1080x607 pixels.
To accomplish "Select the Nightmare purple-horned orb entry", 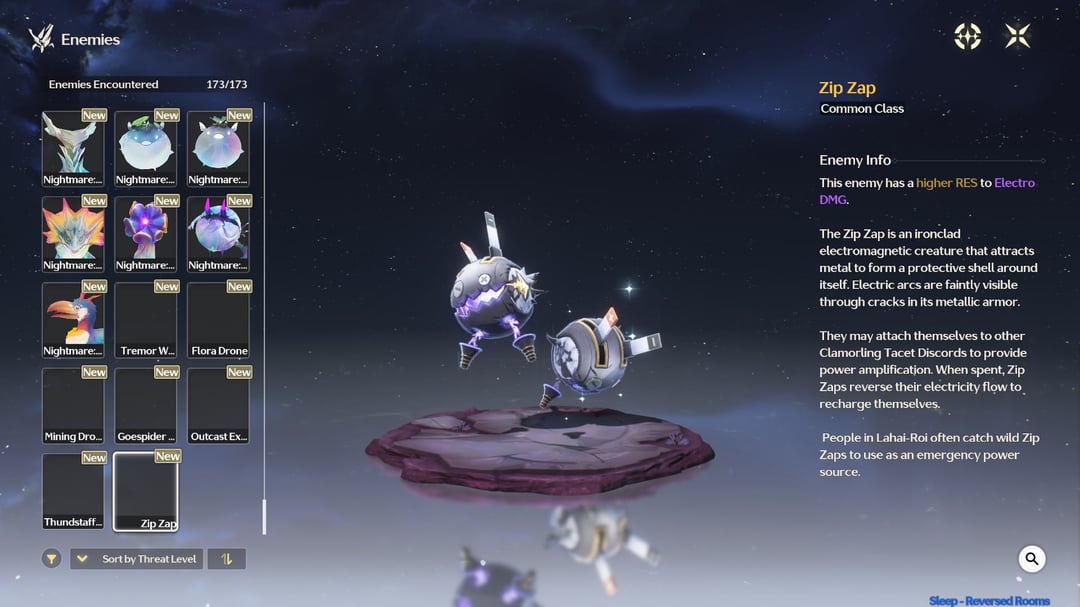I will pyautogui.click(x=219, y=234).
